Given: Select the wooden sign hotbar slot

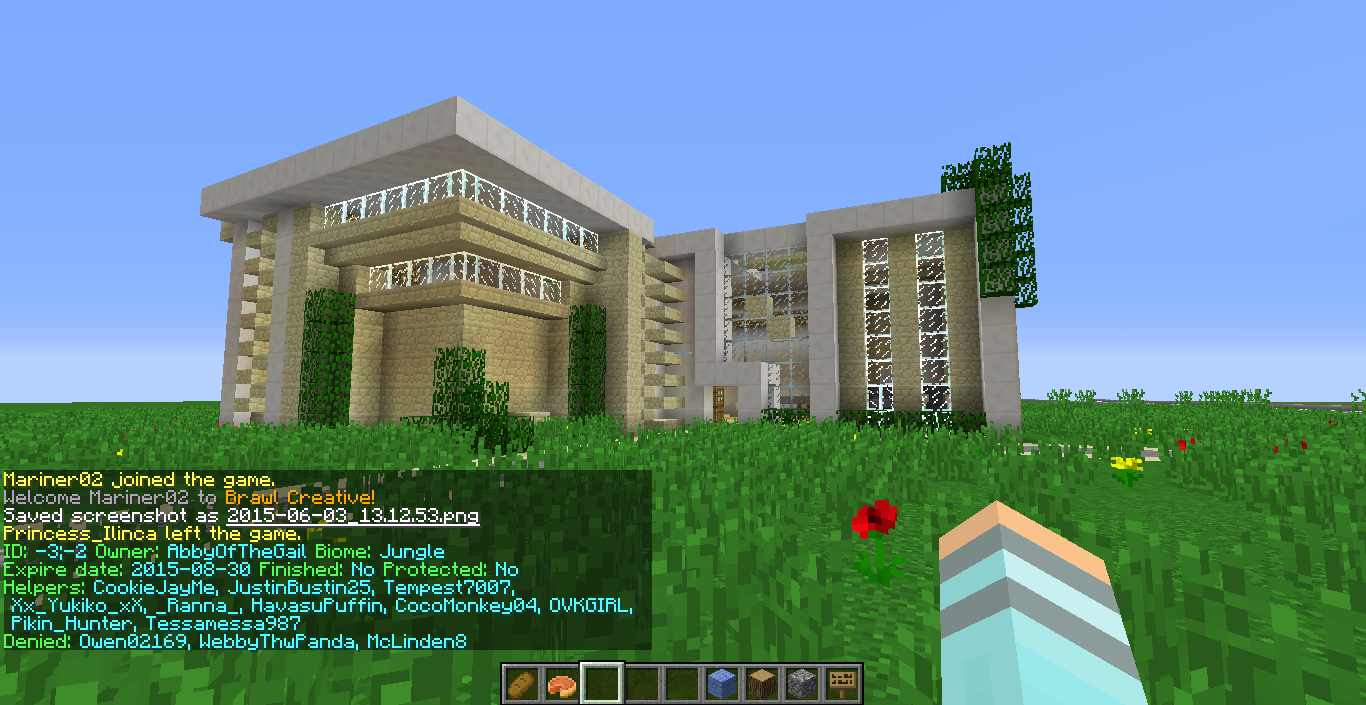Looking at the screenshot, I should 842,684.
